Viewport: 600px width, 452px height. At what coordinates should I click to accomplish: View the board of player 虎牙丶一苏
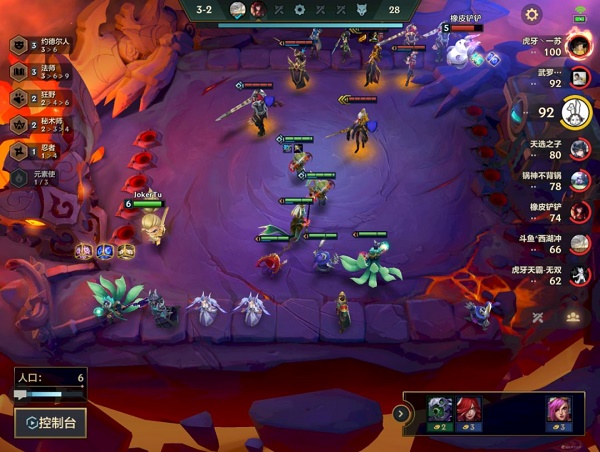click(x=578, y=46)
